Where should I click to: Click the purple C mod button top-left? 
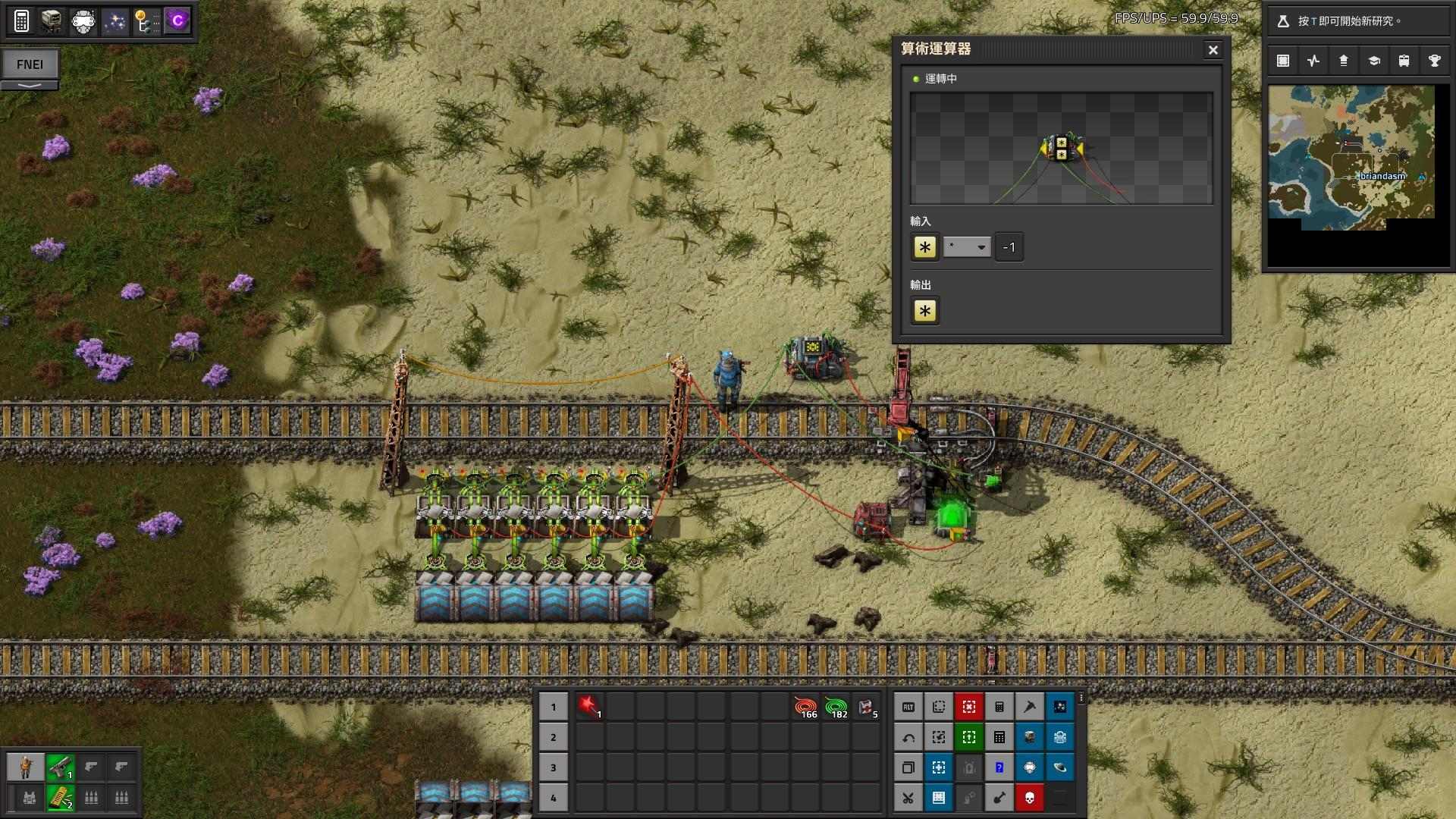pyautogui.click(x=177, y=20)
